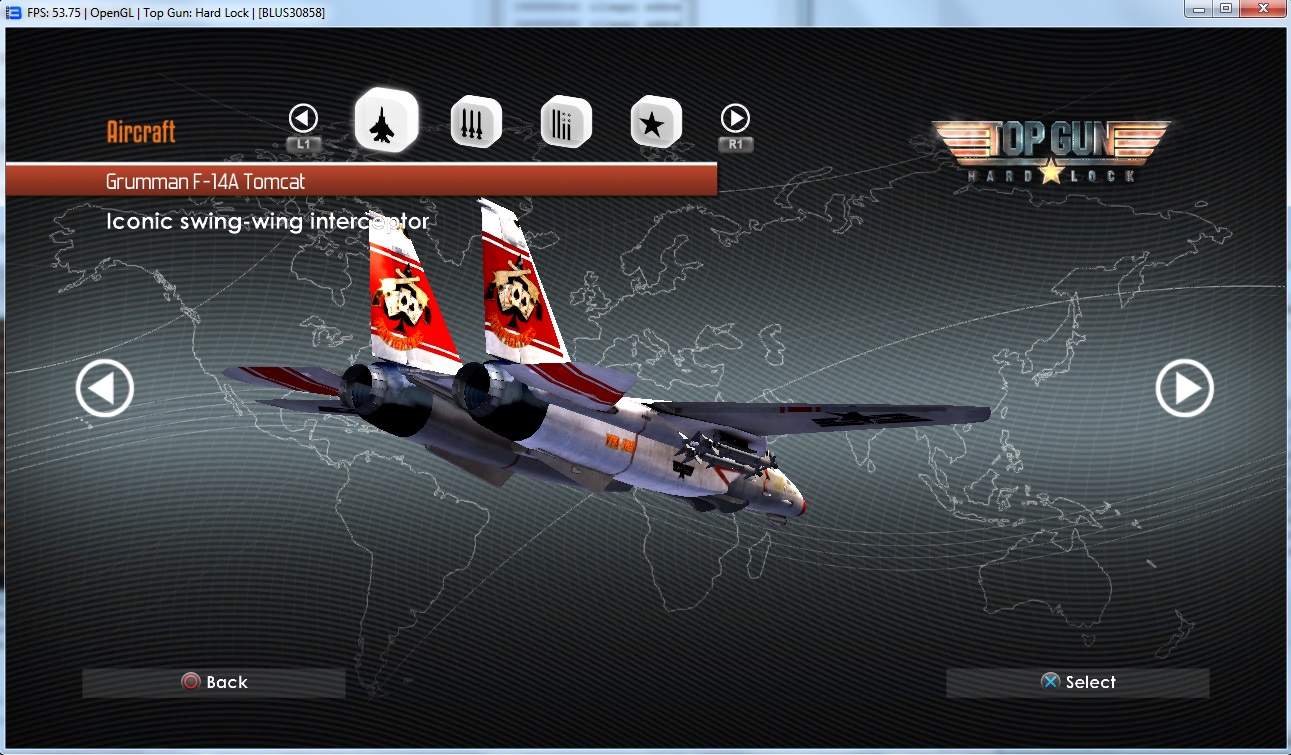Select the Grumman F-14A Tomcat

click(x=1077, y=682)
